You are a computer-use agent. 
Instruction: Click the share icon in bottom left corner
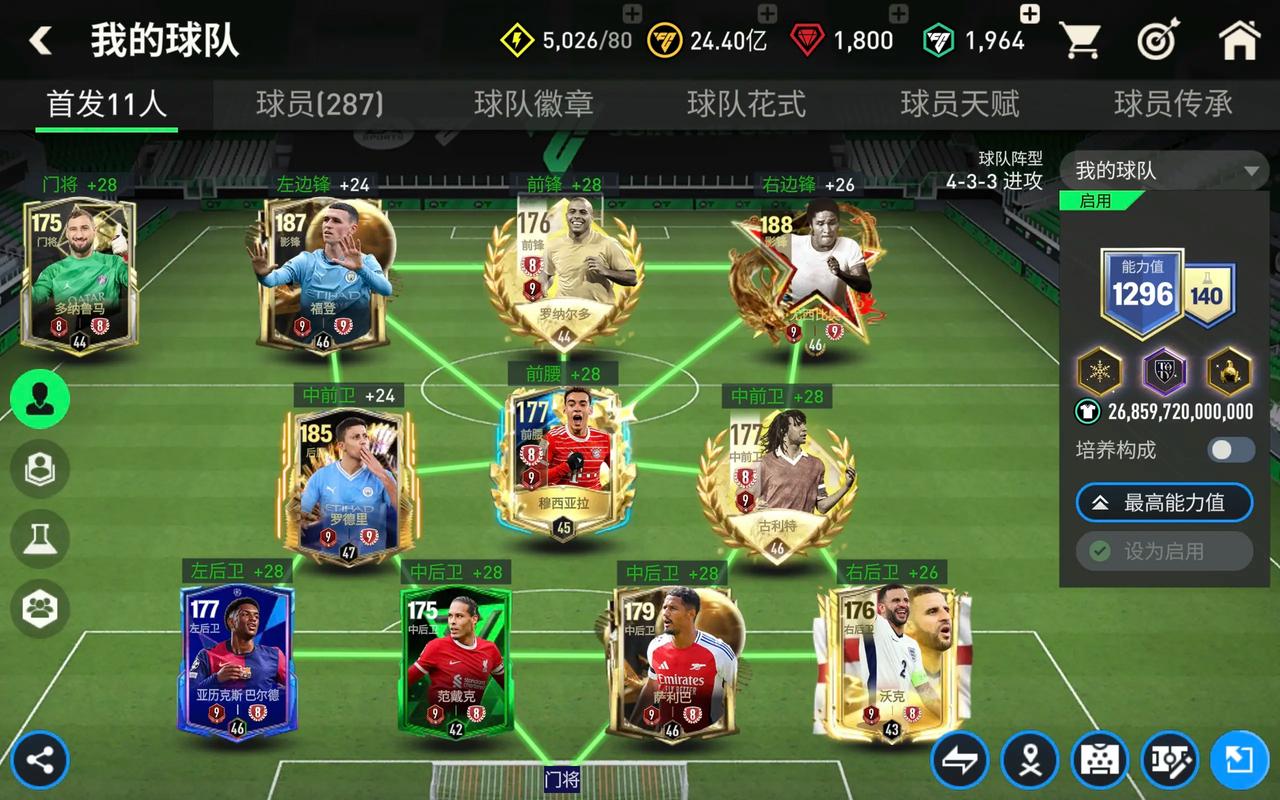point(38,760)
